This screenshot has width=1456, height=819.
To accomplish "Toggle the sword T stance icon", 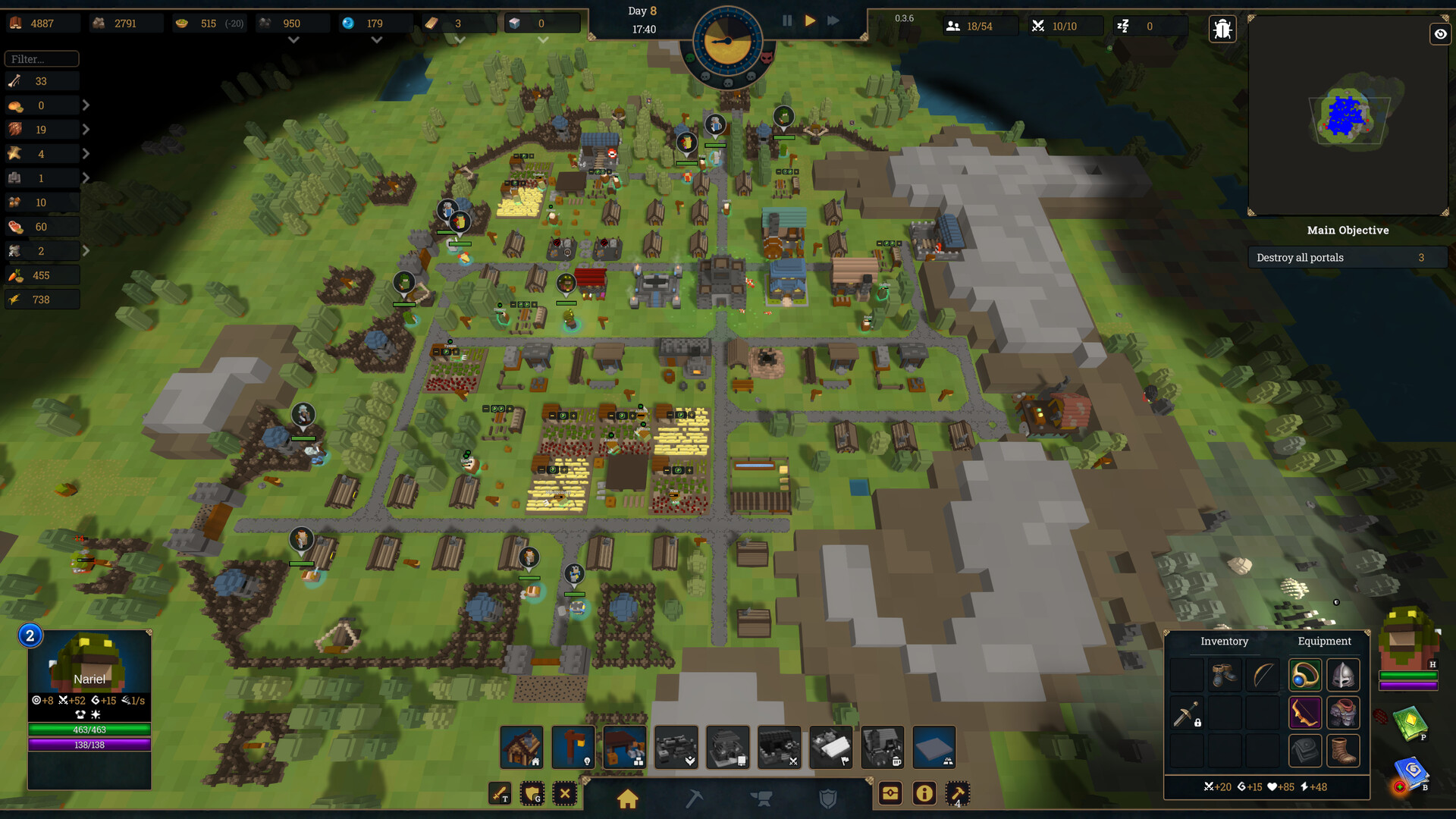I will (500, 794).
